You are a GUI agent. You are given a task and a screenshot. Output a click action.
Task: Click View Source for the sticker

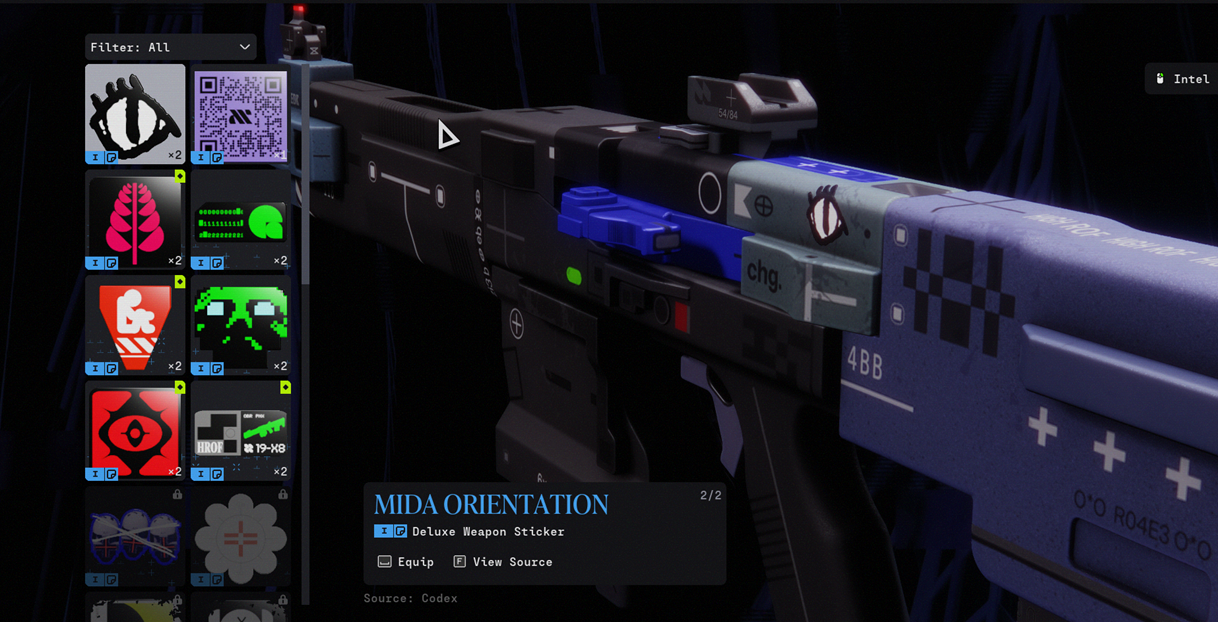pos(503,562)
